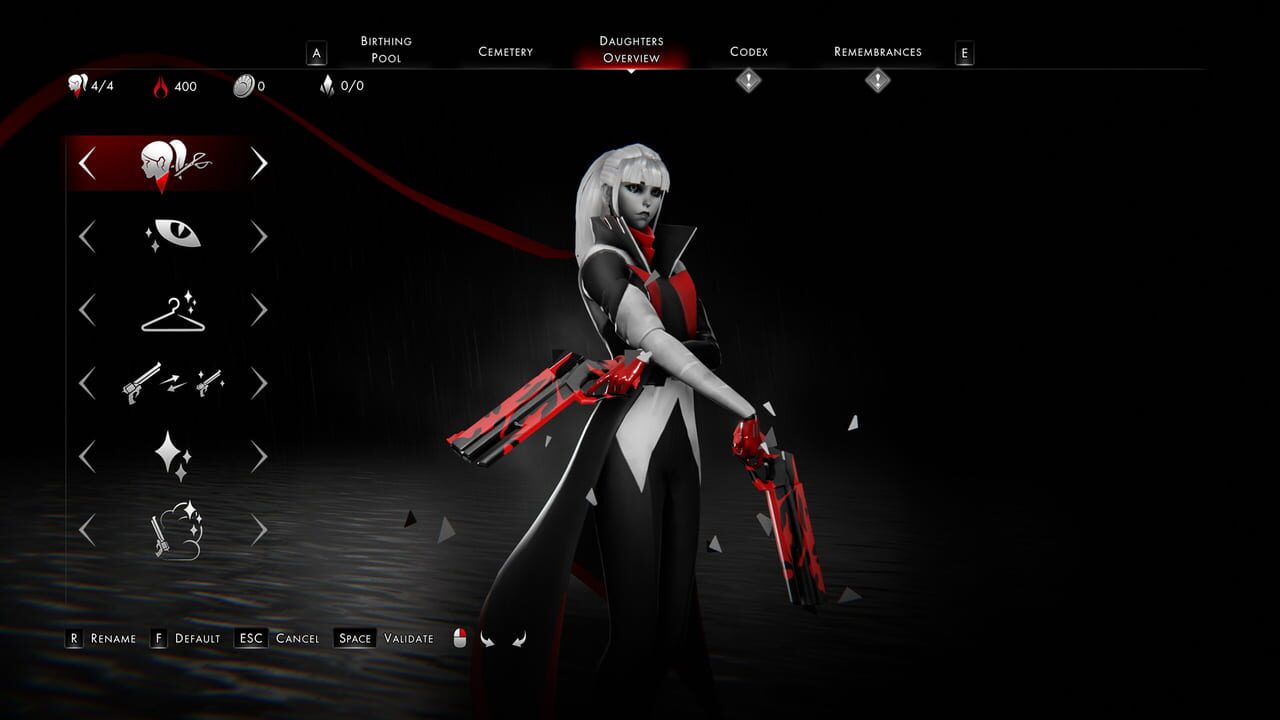Viewport: 1280px width, 720px height.
Task: Click the weapon skin left arrow
Action: [x=86, y=383]
